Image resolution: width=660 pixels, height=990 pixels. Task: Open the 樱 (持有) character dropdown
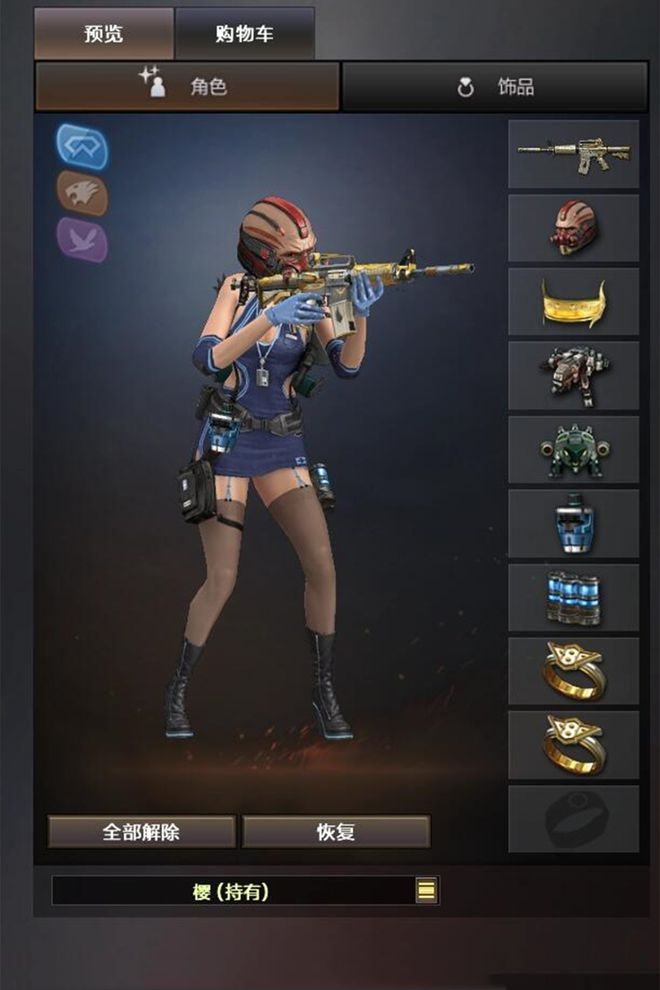pos(426,890)
